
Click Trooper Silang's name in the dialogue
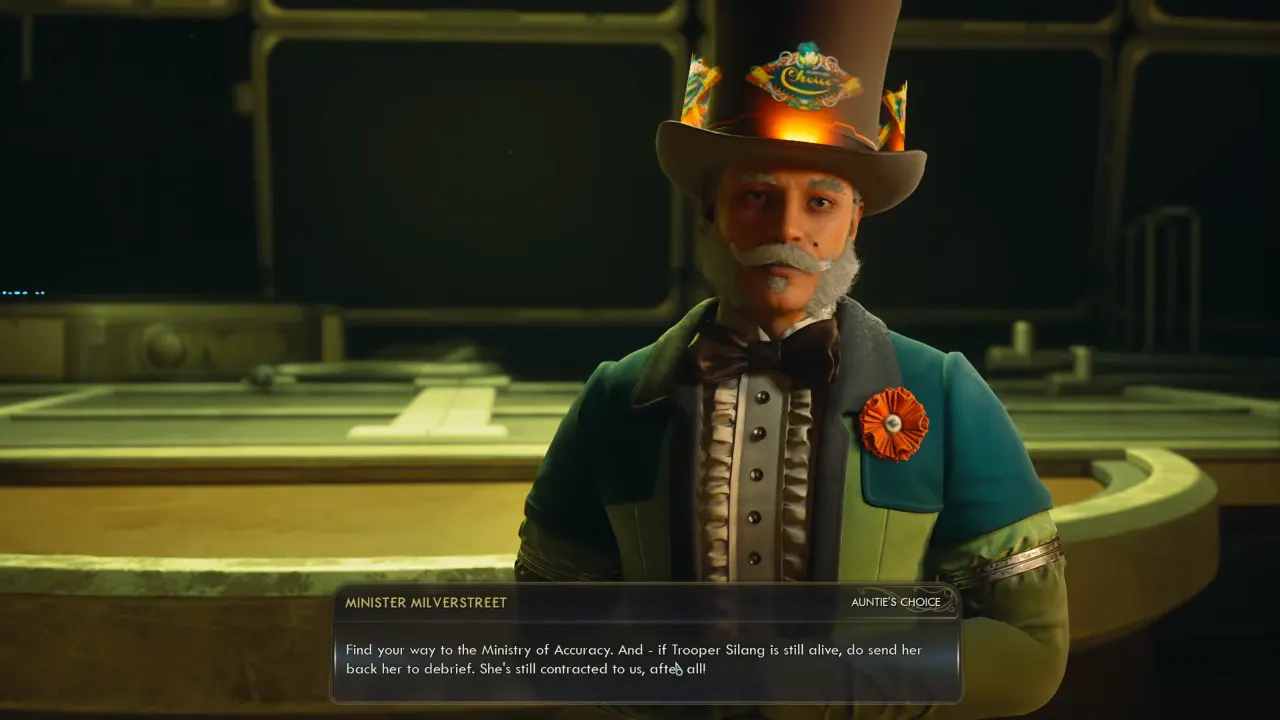[x=721, y=650]
